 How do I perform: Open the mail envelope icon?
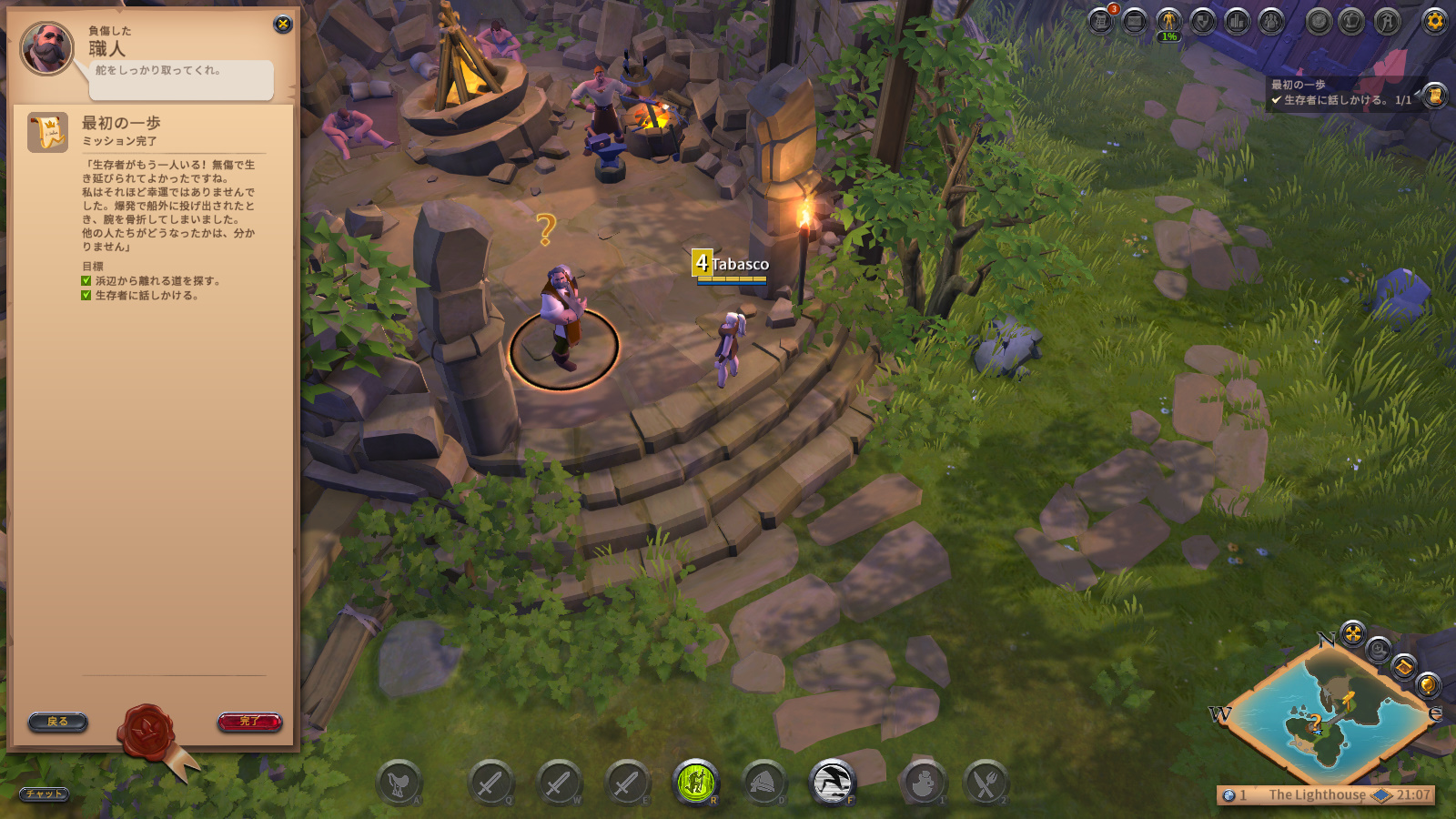click(x=1134, y=21)
